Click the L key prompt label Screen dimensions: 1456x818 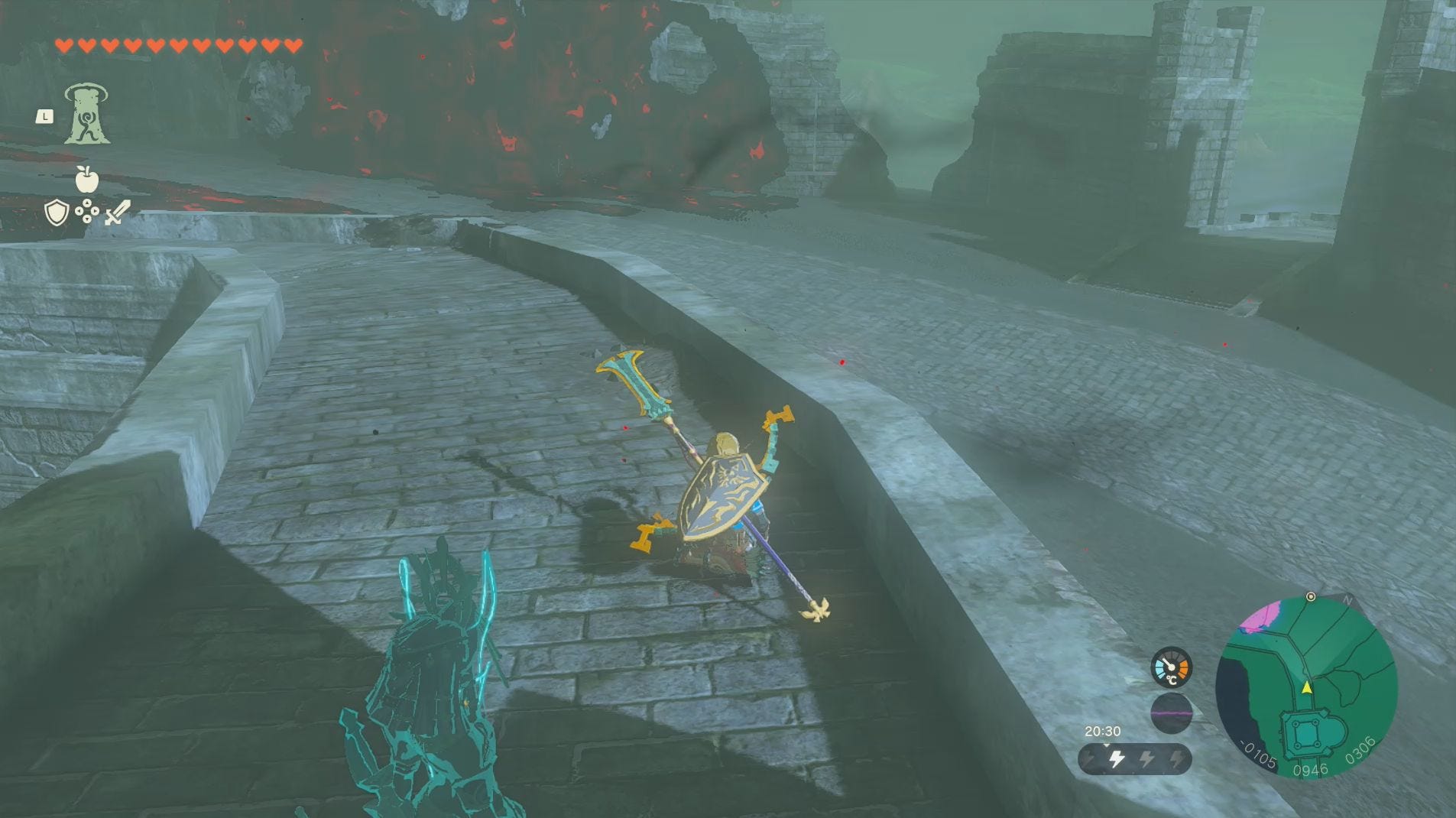(44, 116)
